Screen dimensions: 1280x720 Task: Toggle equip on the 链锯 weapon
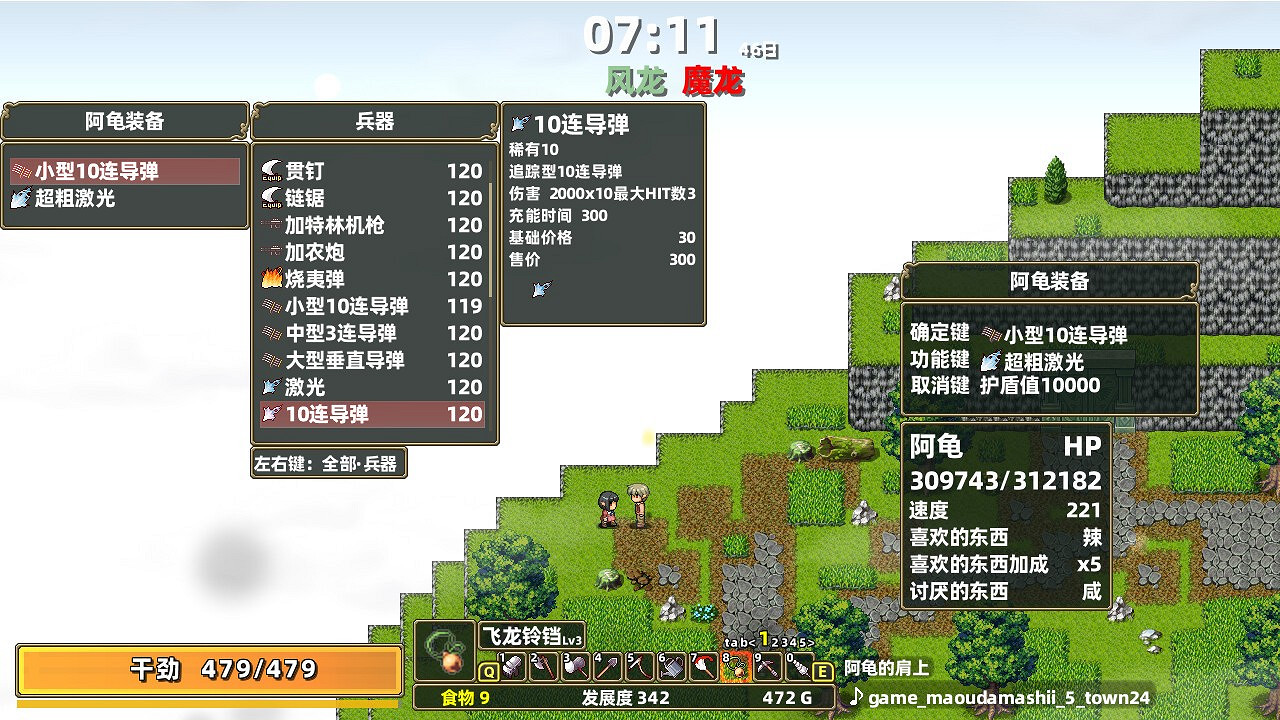(272, 198)
